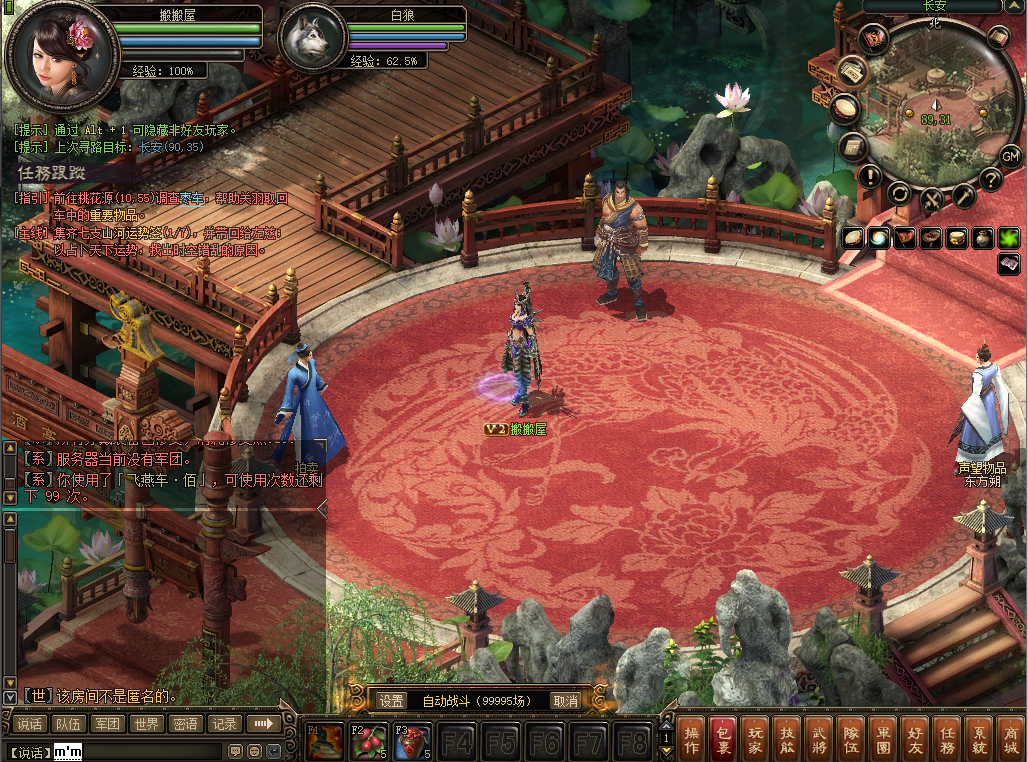Click the green swirl buff icon
Viewport: 1028px width, 762px height.
[x=879, y=237]
